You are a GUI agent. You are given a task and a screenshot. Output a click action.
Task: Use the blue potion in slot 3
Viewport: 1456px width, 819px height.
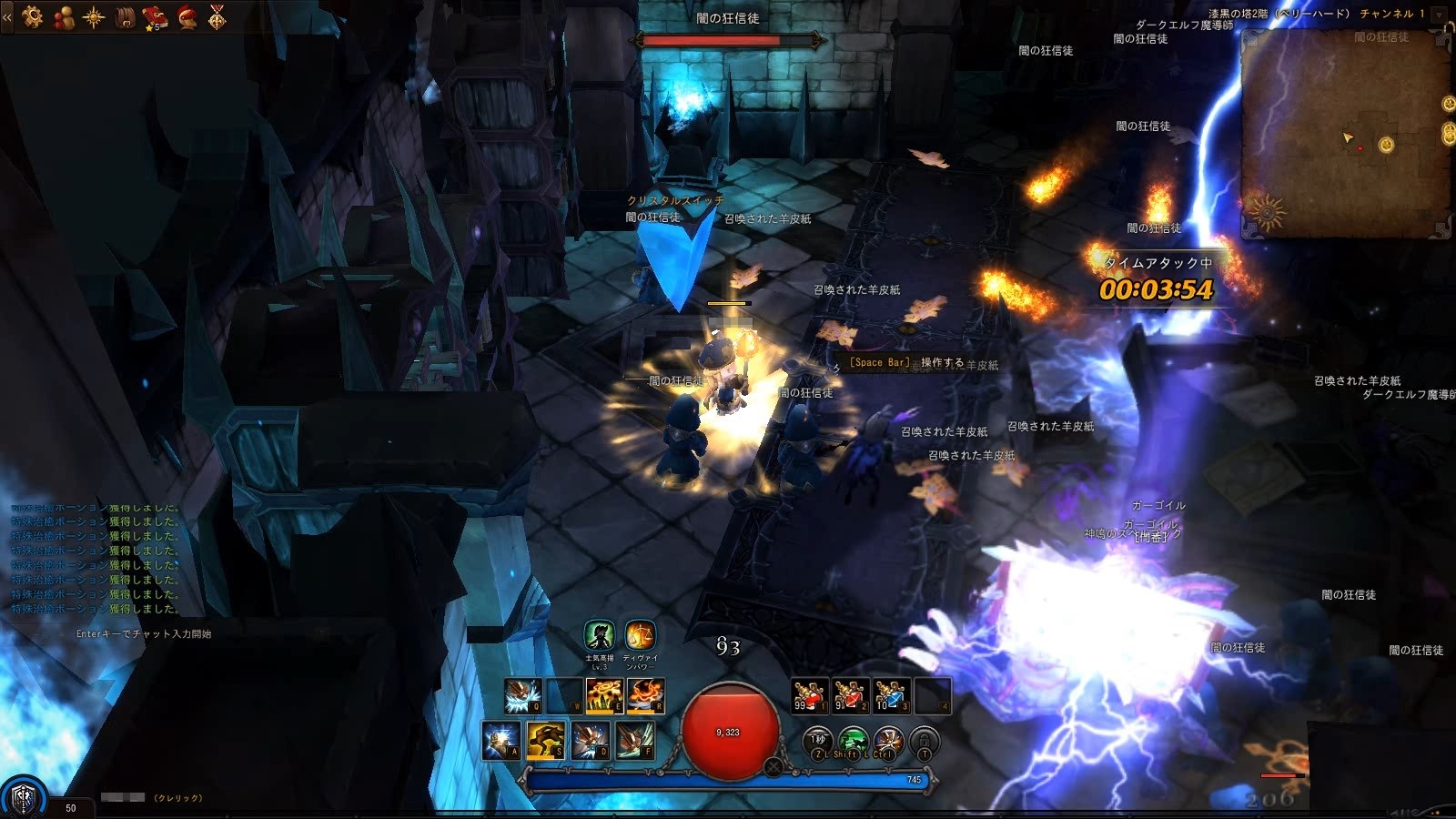coord(891,695)
